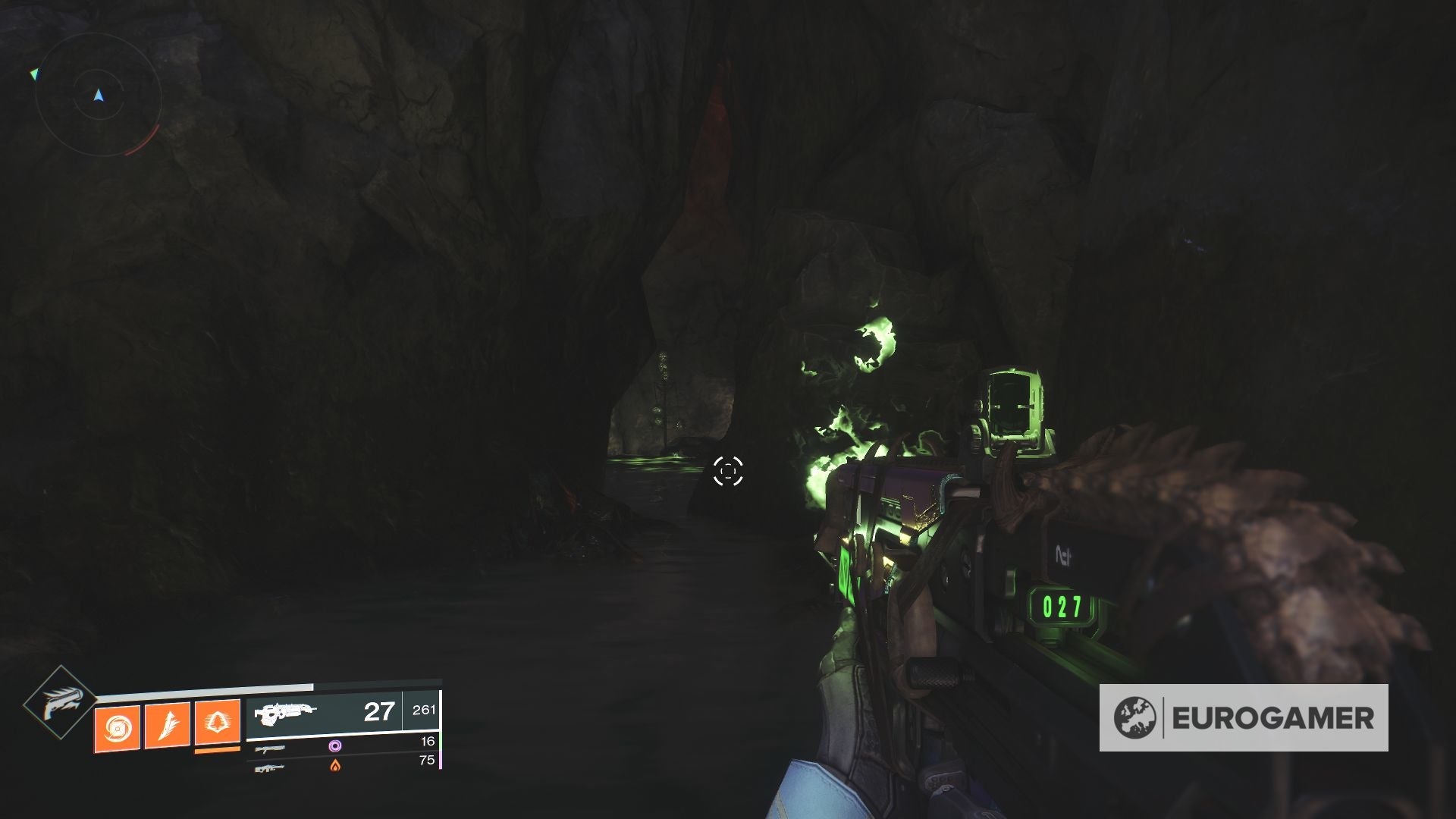Screen dimensions: 1456x819
Task: Select the shotgun silhouette icon
Action: (x=271, y=749)
